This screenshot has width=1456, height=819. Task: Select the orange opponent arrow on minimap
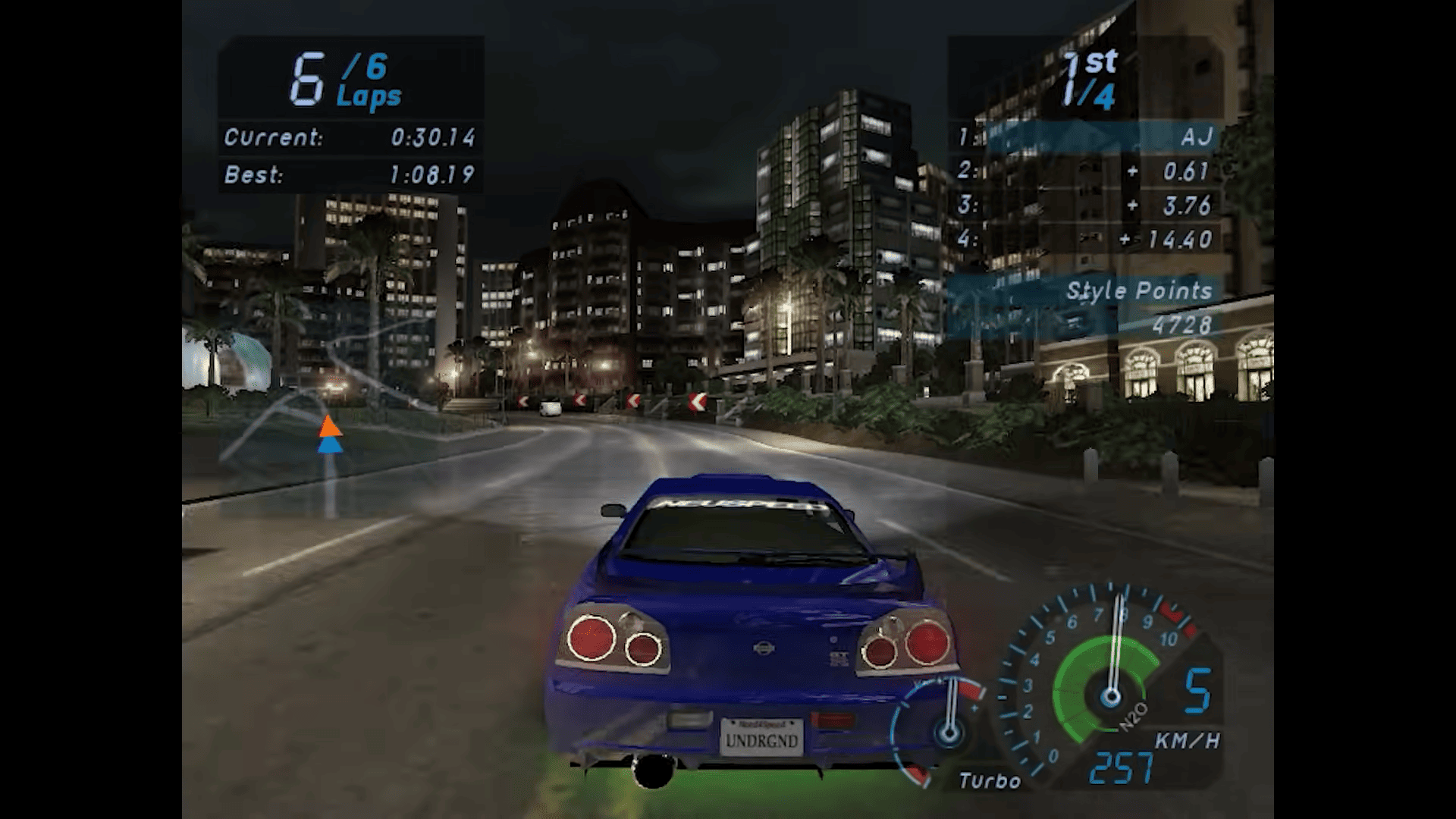coord(330,426)
